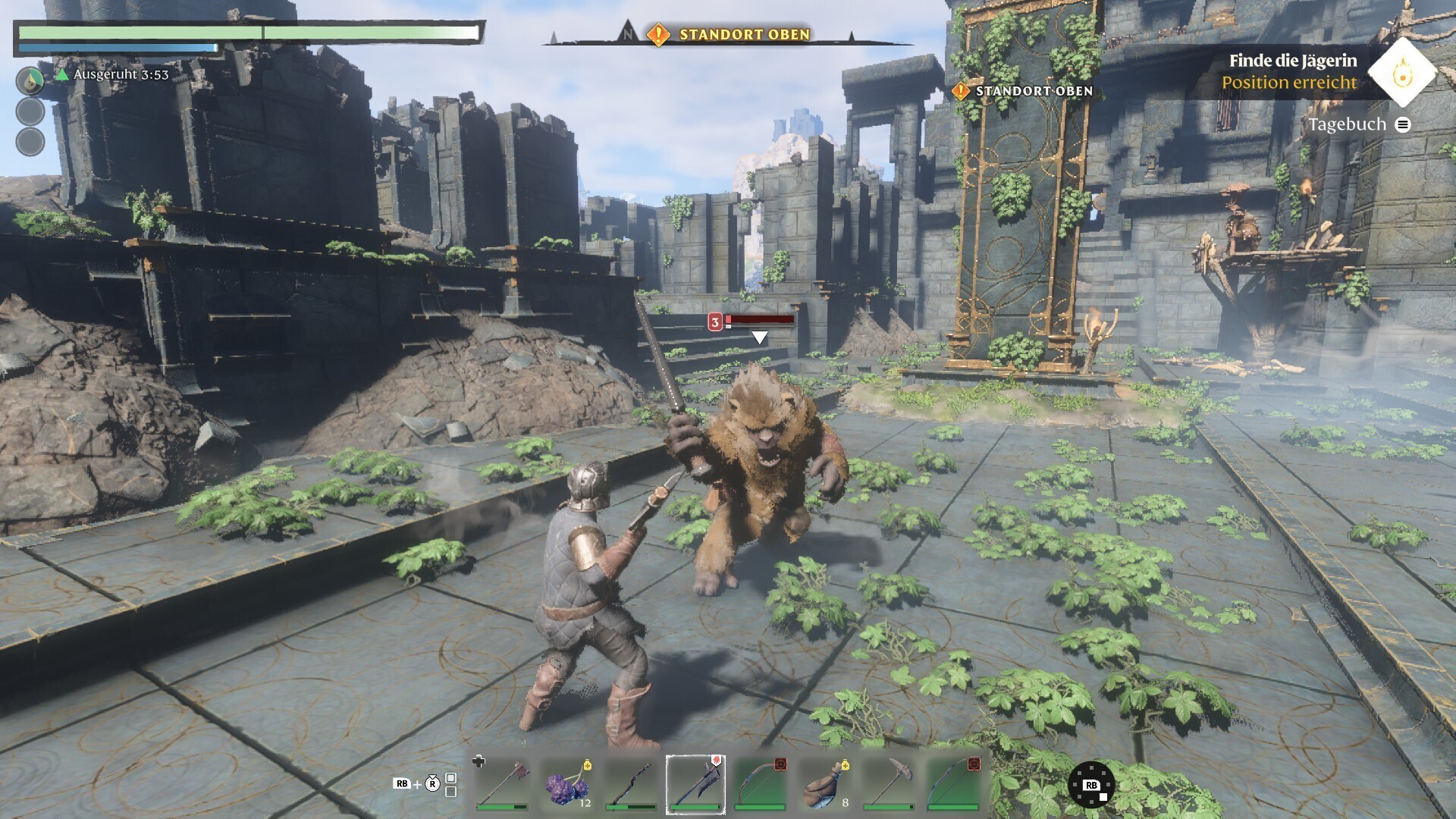Click the flame quest diamond icon

(x=1402, y=72)
